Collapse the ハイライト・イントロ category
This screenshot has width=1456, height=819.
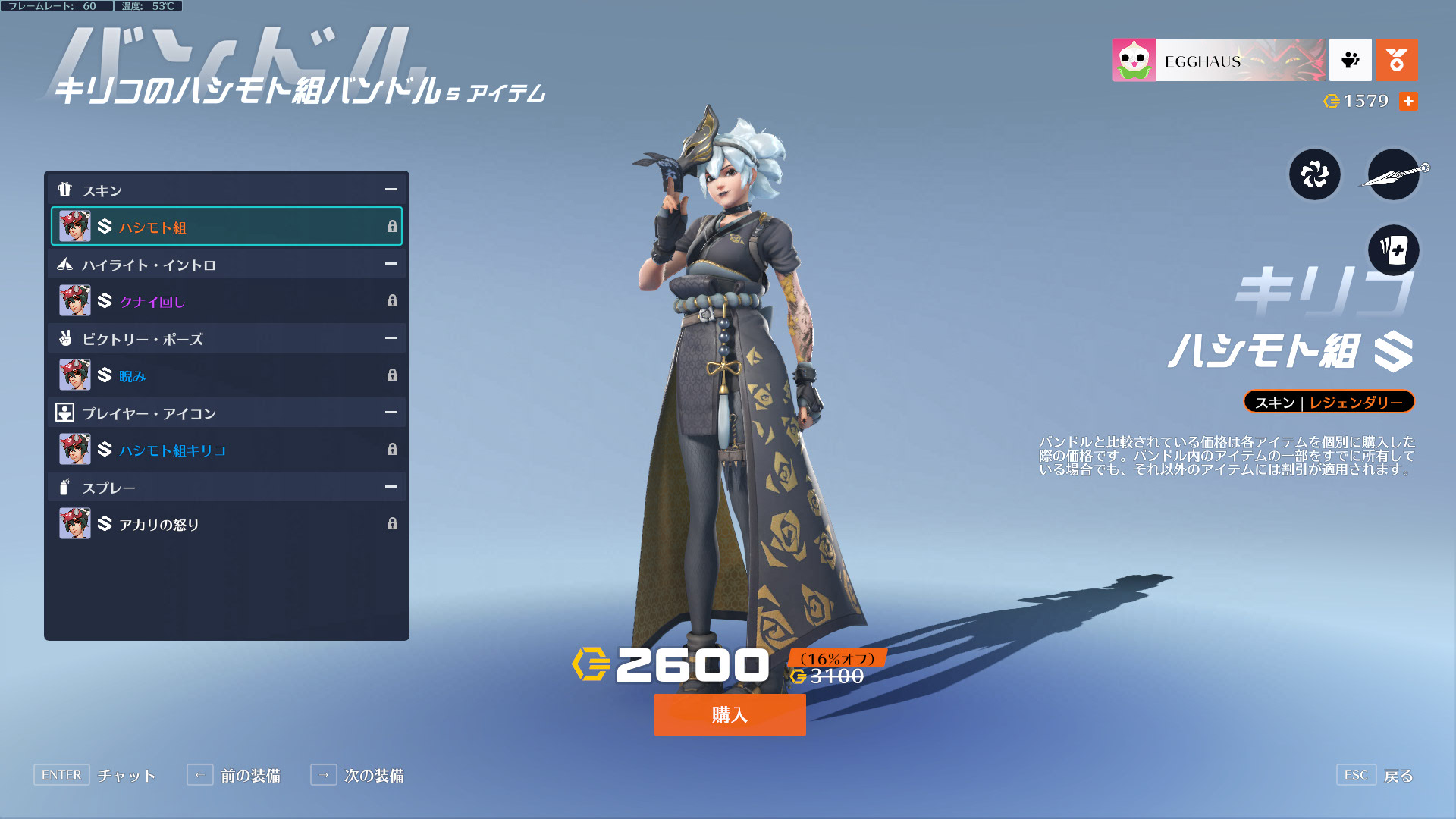tap(391, 264)
